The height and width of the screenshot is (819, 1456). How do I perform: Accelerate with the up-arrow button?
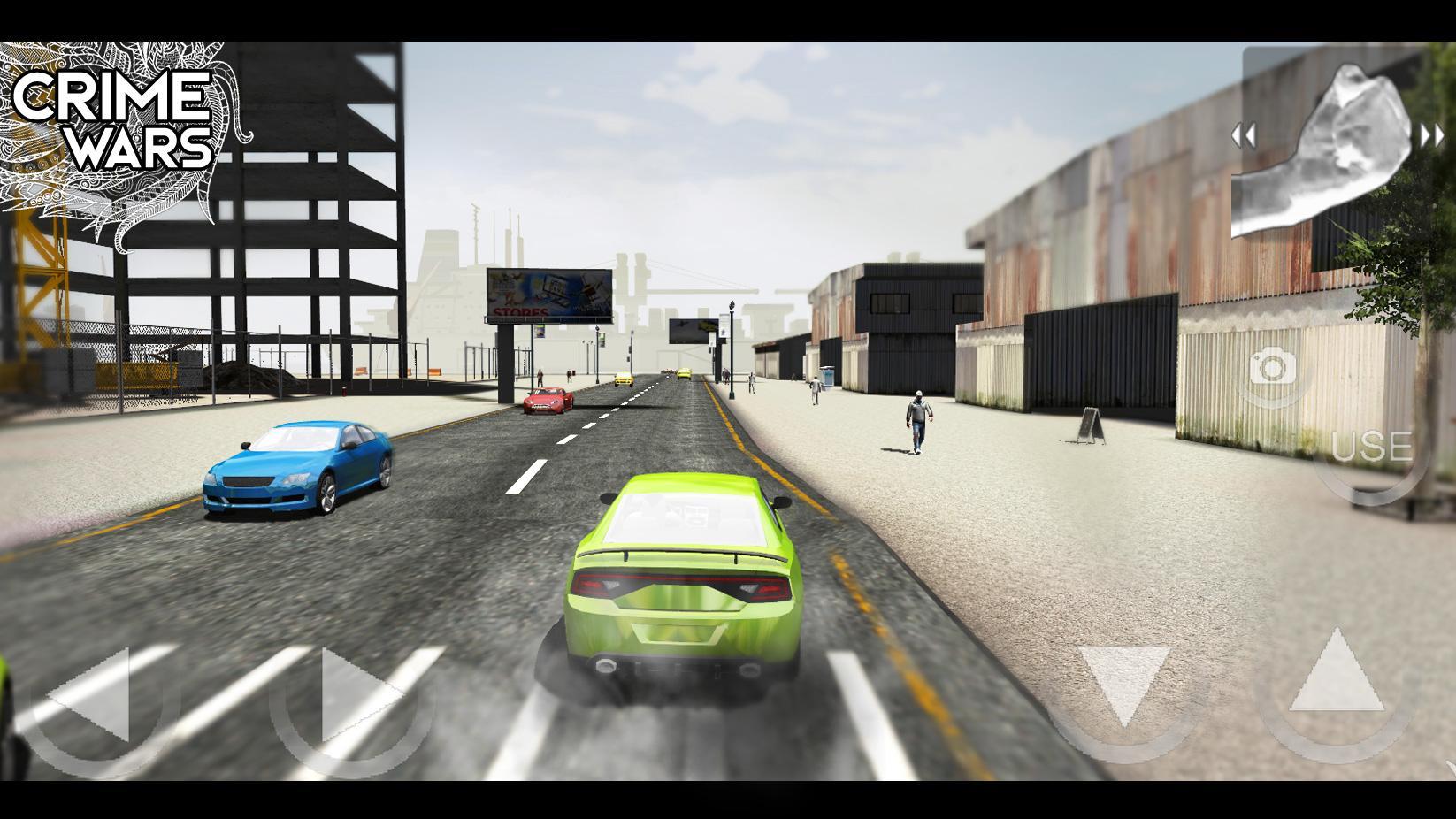(x=1336, y=676)
